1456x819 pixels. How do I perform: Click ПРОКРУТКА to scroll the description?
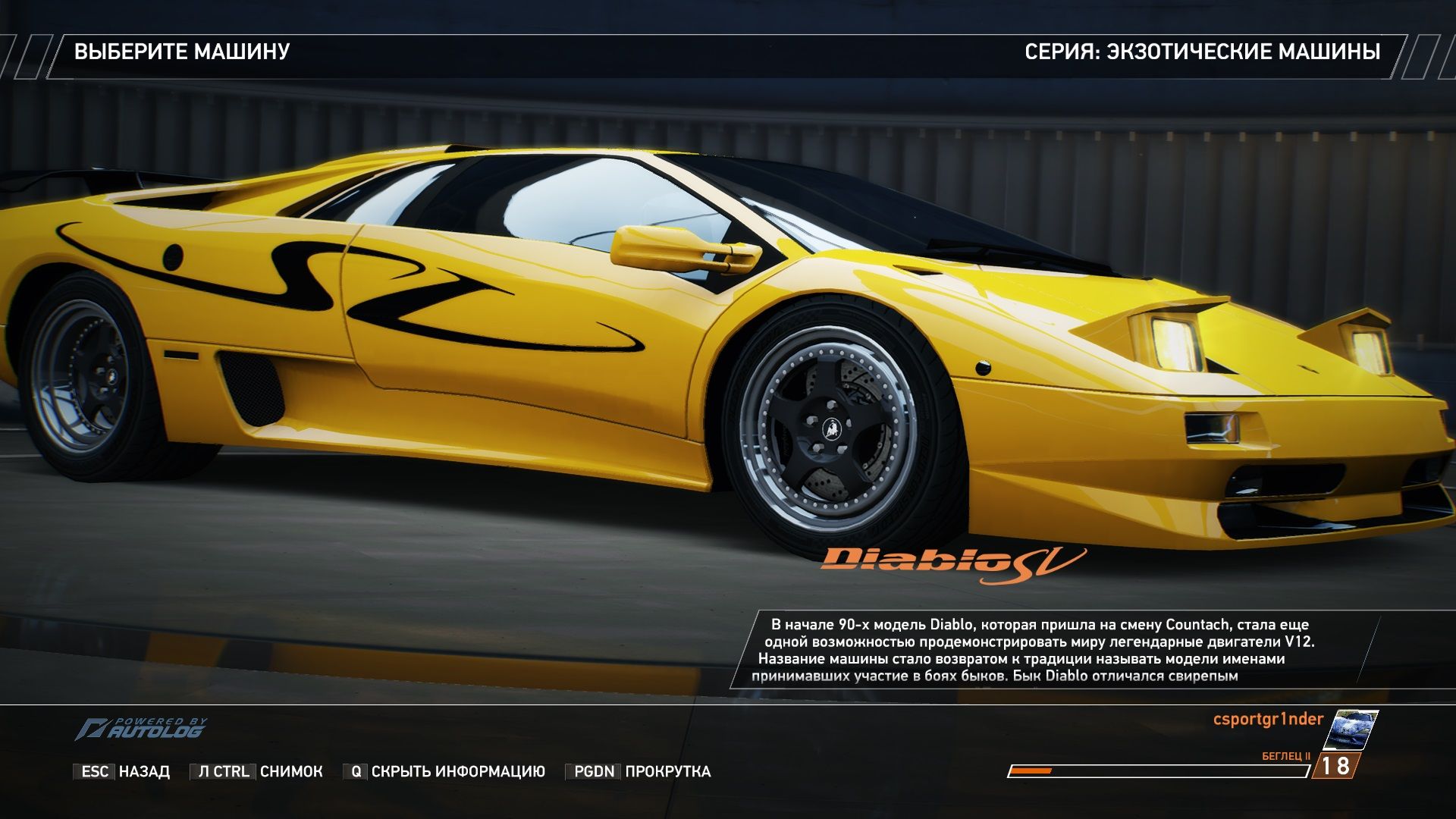[667, 770]
